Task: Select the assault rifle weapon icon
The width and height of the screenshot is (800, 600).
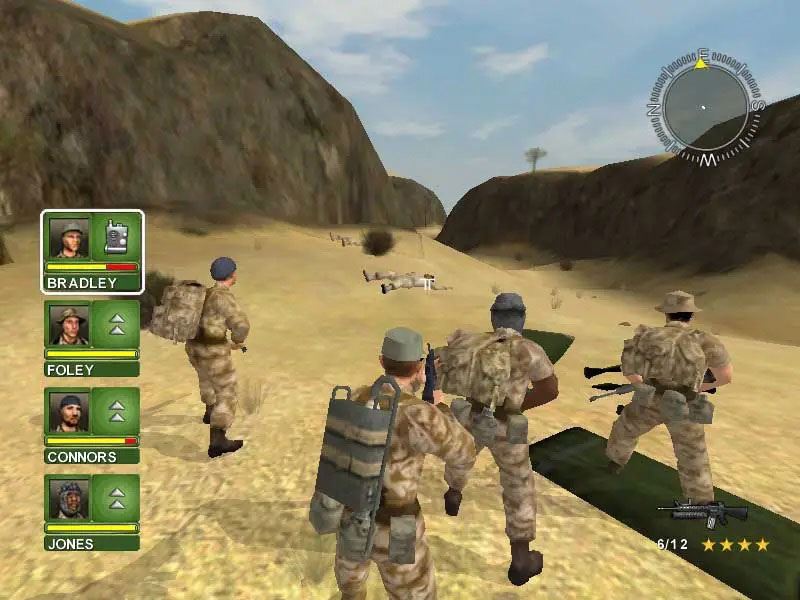Action: [x=702, y=513]
